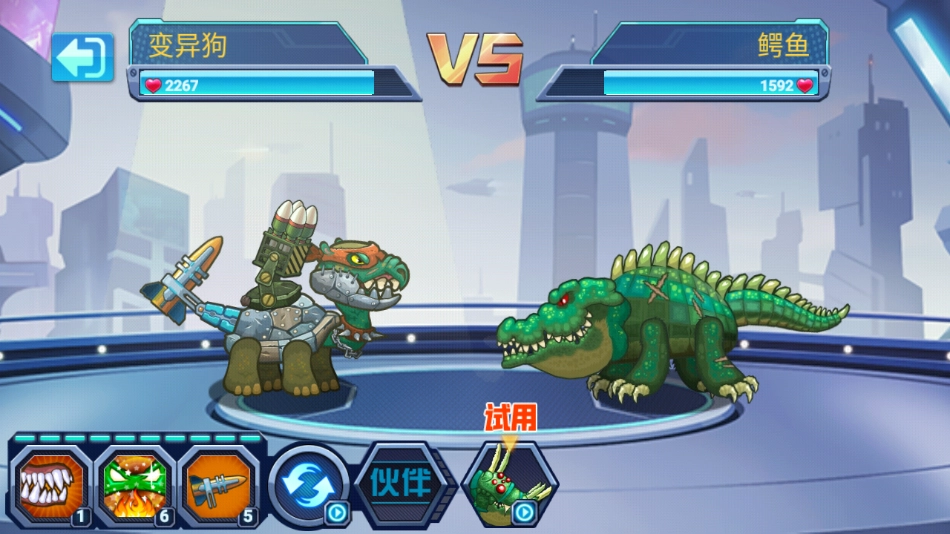Image resolution: width=950 pixels, height=534 pixels.
Task: Click the blue back arrow button
Action: click(x=83, y=58)
